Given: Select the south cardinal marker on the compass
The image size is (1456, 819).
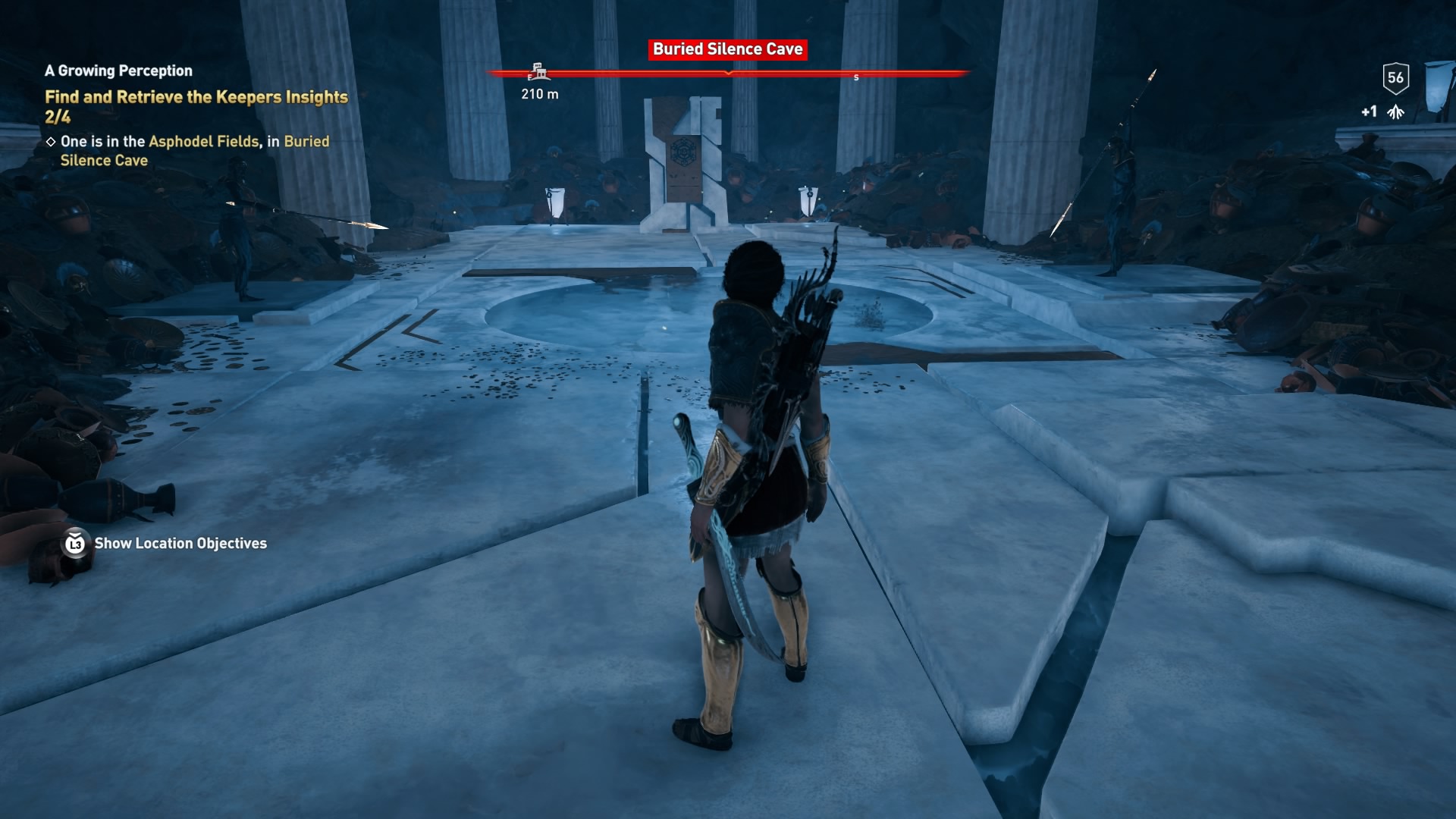Looking at the screenshot, I should (x=858, y=77).
